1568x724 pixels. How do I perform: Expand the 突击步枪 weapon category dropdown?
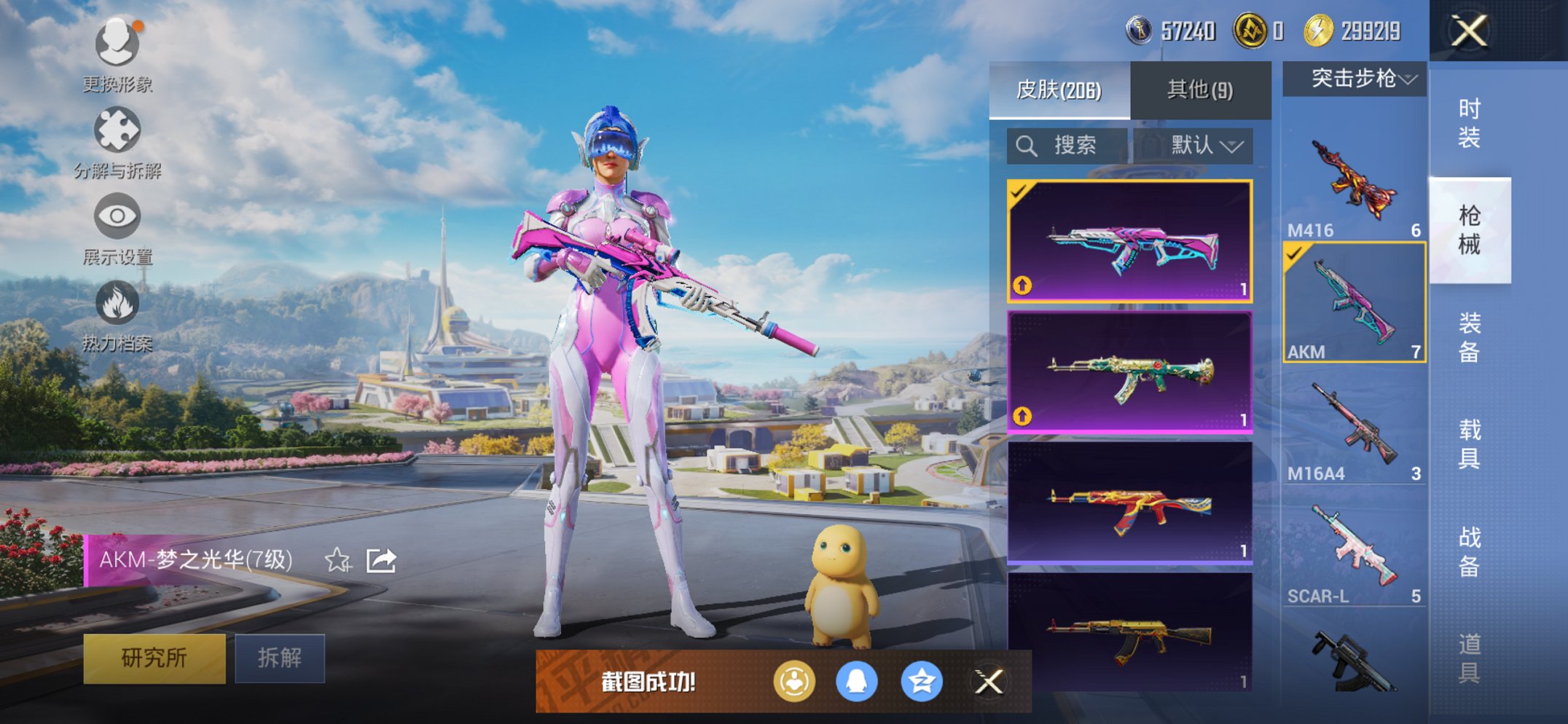tap(1354, 80)
